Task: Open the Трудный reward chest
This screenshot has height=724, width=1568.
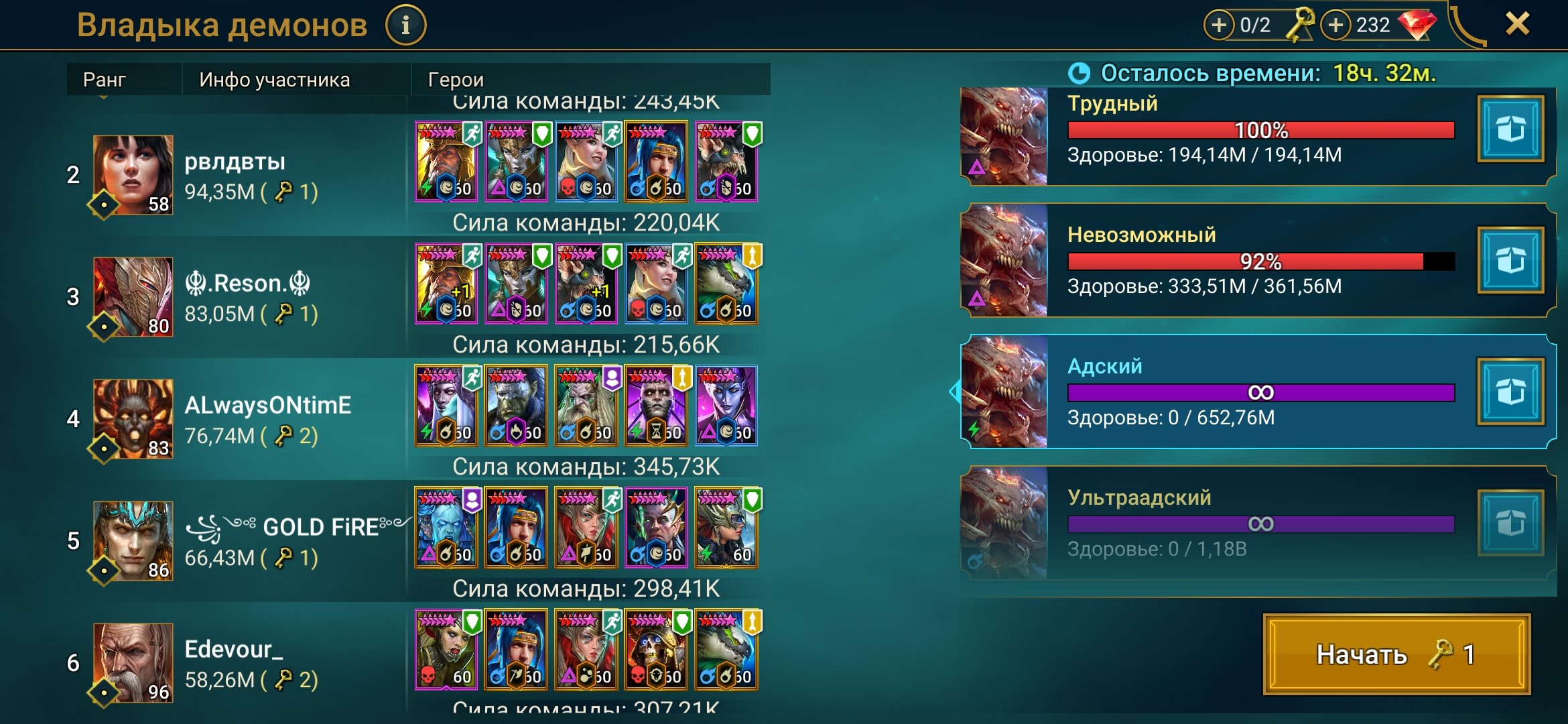Action: tap(1510, 129)
